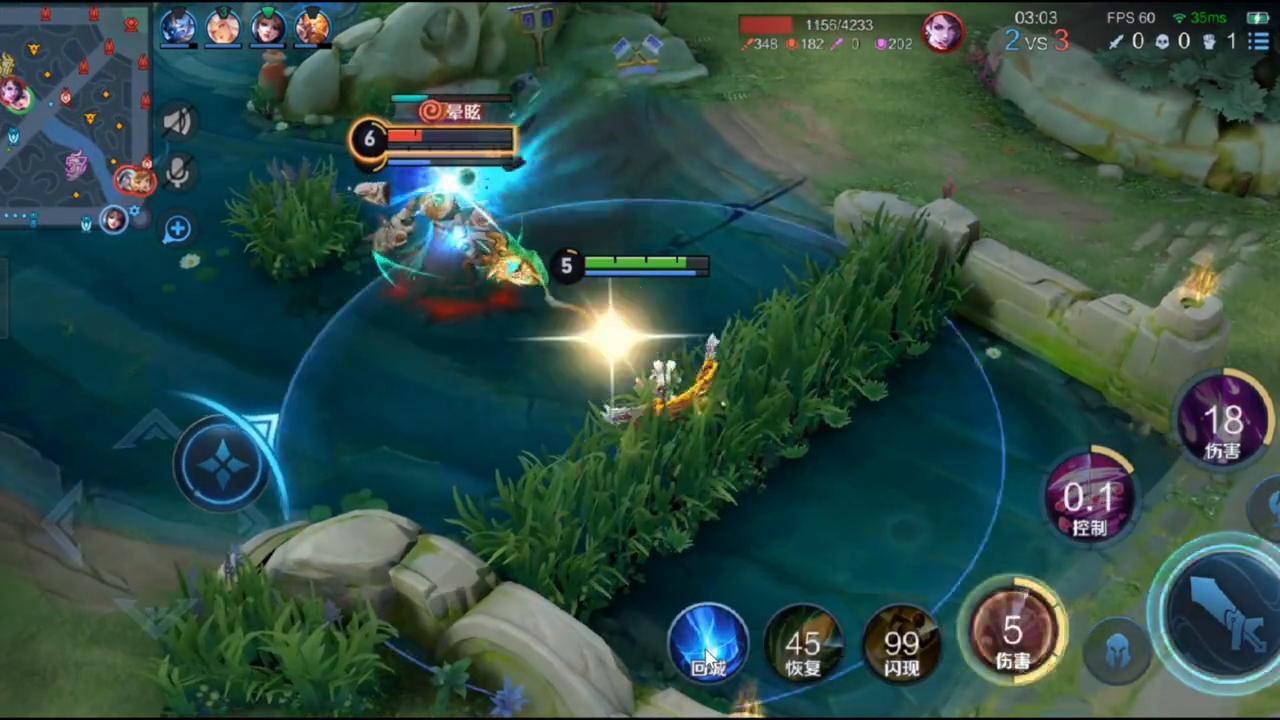Select the blue armored teammate portrait
This screenshot has width=1280, height=720.
click(x=178, y=27)
